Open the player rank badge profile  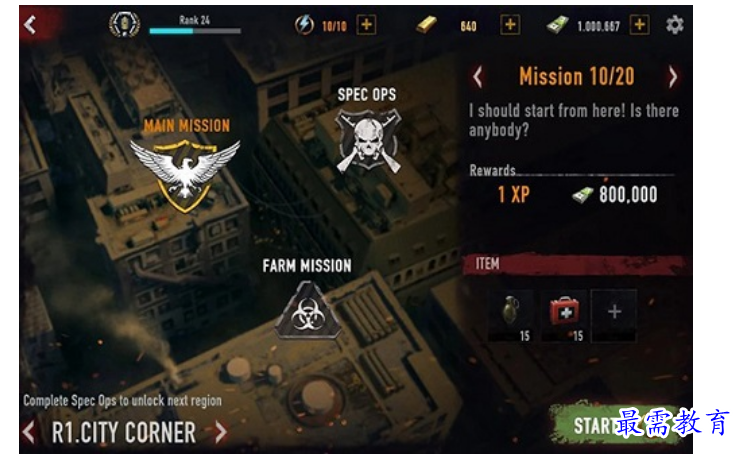tap(124, 25)
